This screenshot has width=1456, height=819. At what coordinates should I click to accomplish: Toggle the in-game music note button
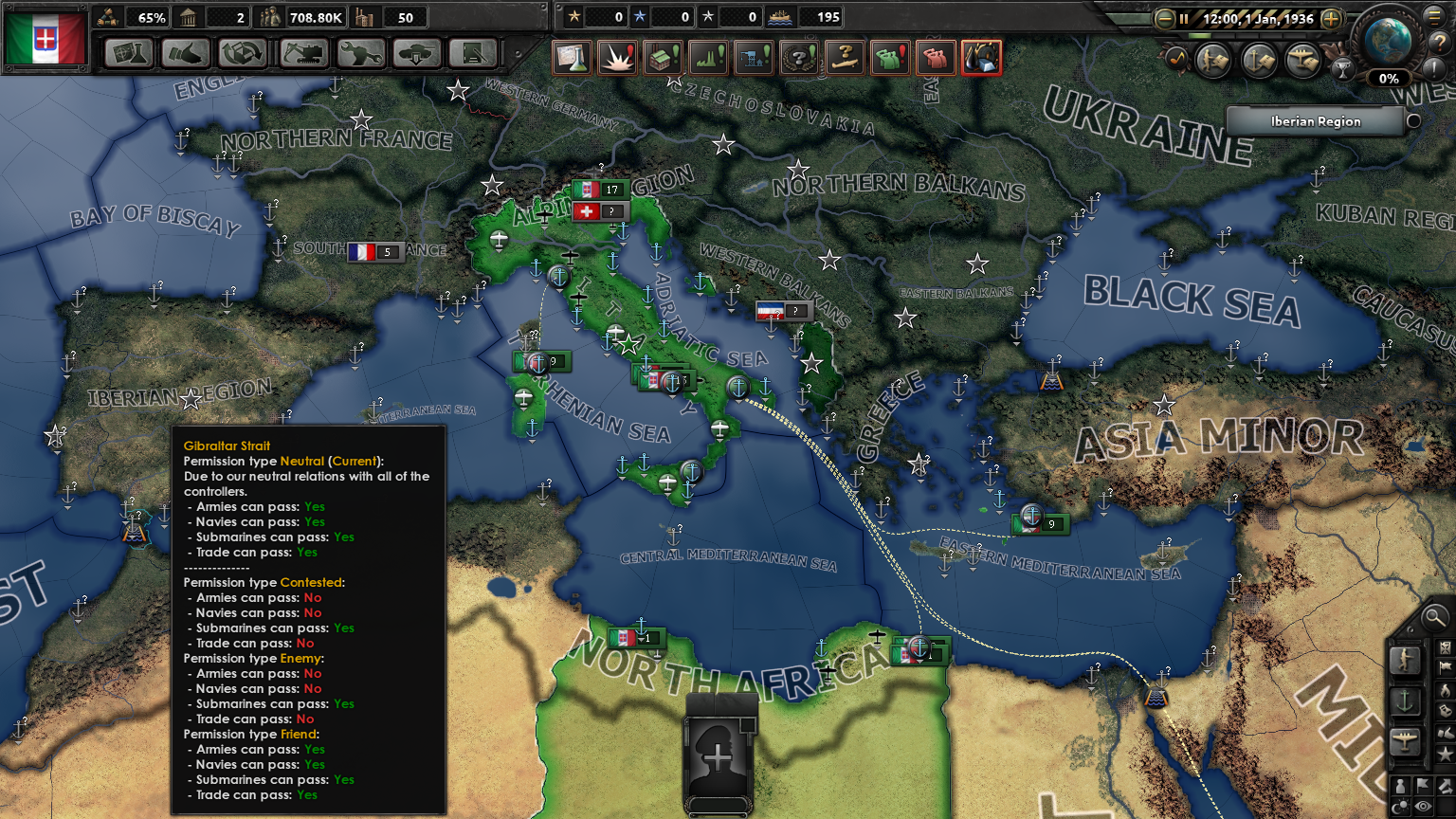click(x=1177, y=59)
